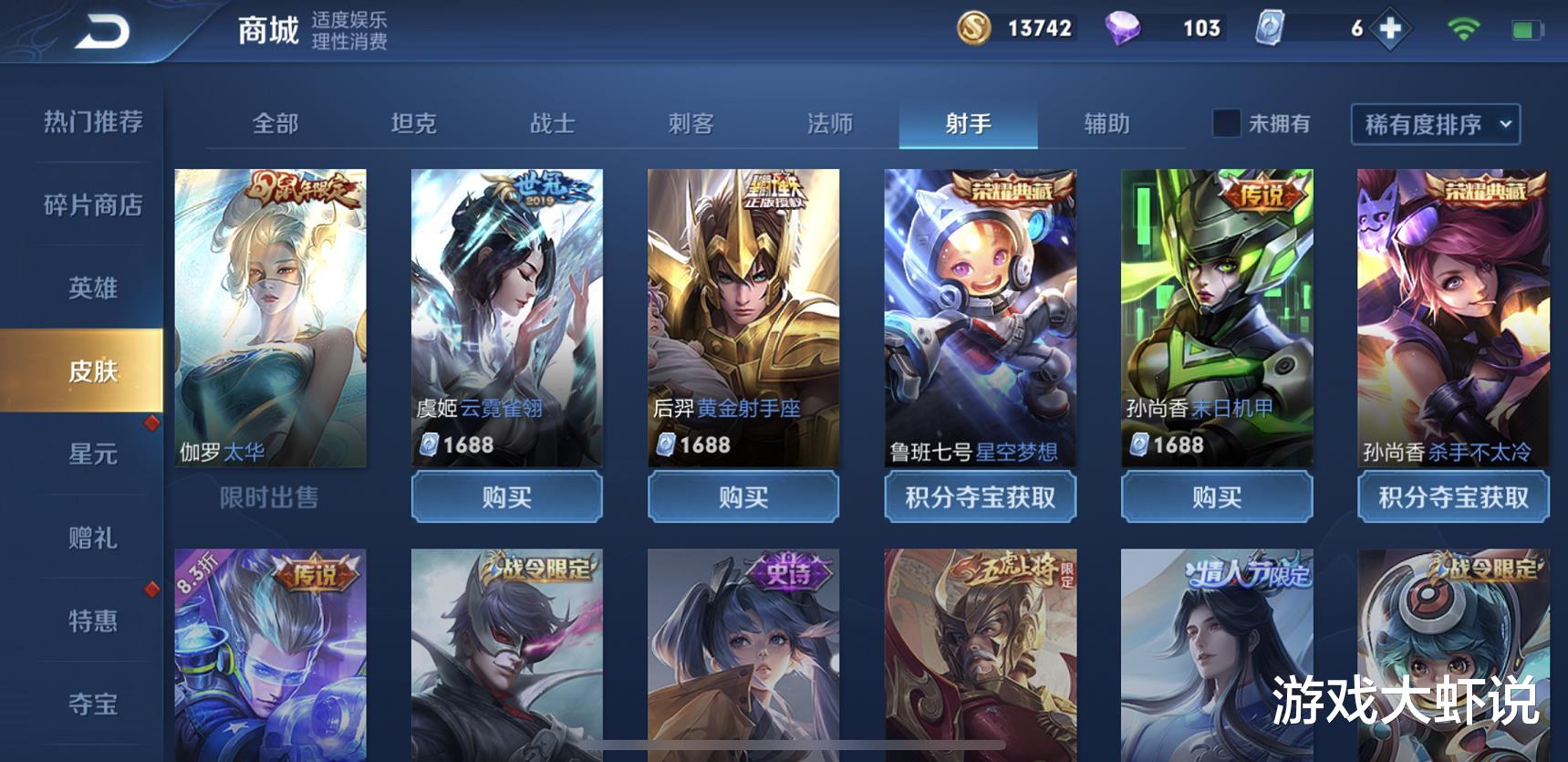
Task: Click 积分夺宝获取 under 鲁班七号 星空梦想
Action: click(980, 498)
